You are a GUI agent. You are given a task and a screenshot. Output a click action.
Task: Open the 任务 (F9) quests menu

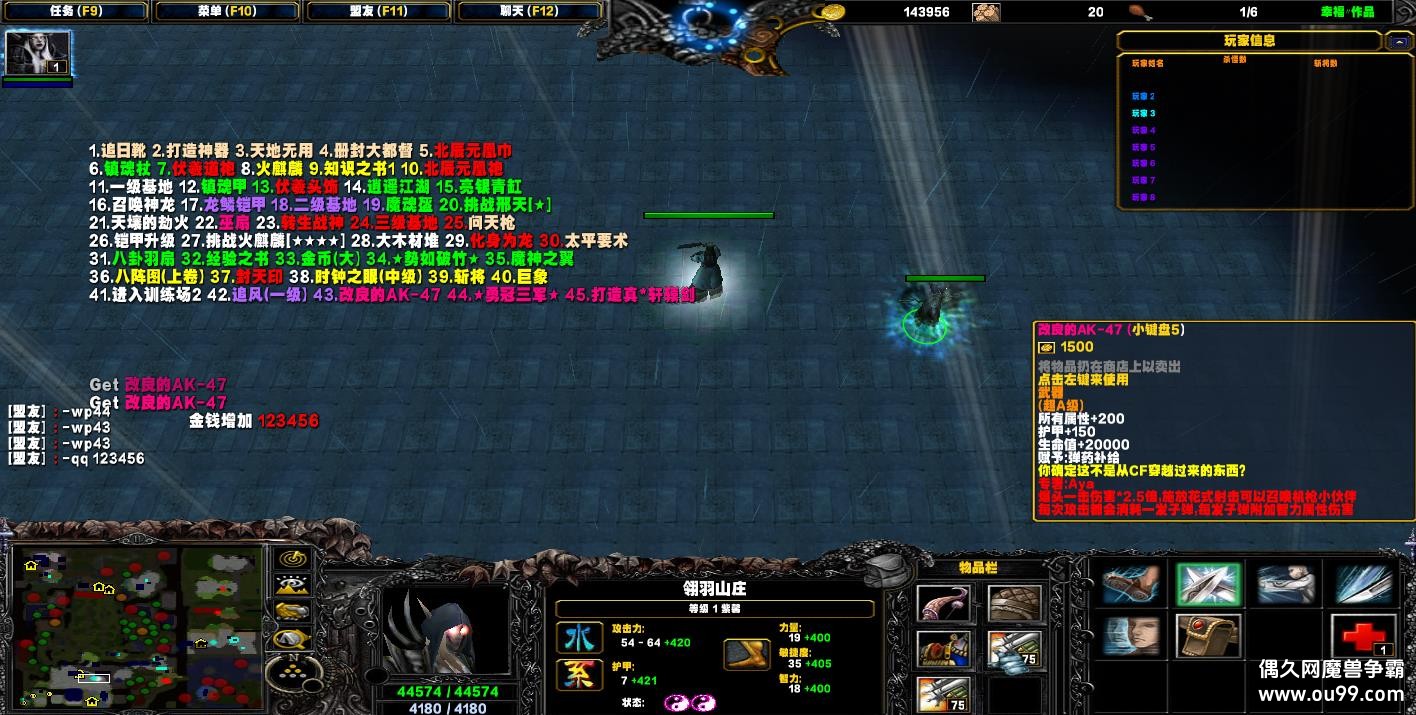75,12
